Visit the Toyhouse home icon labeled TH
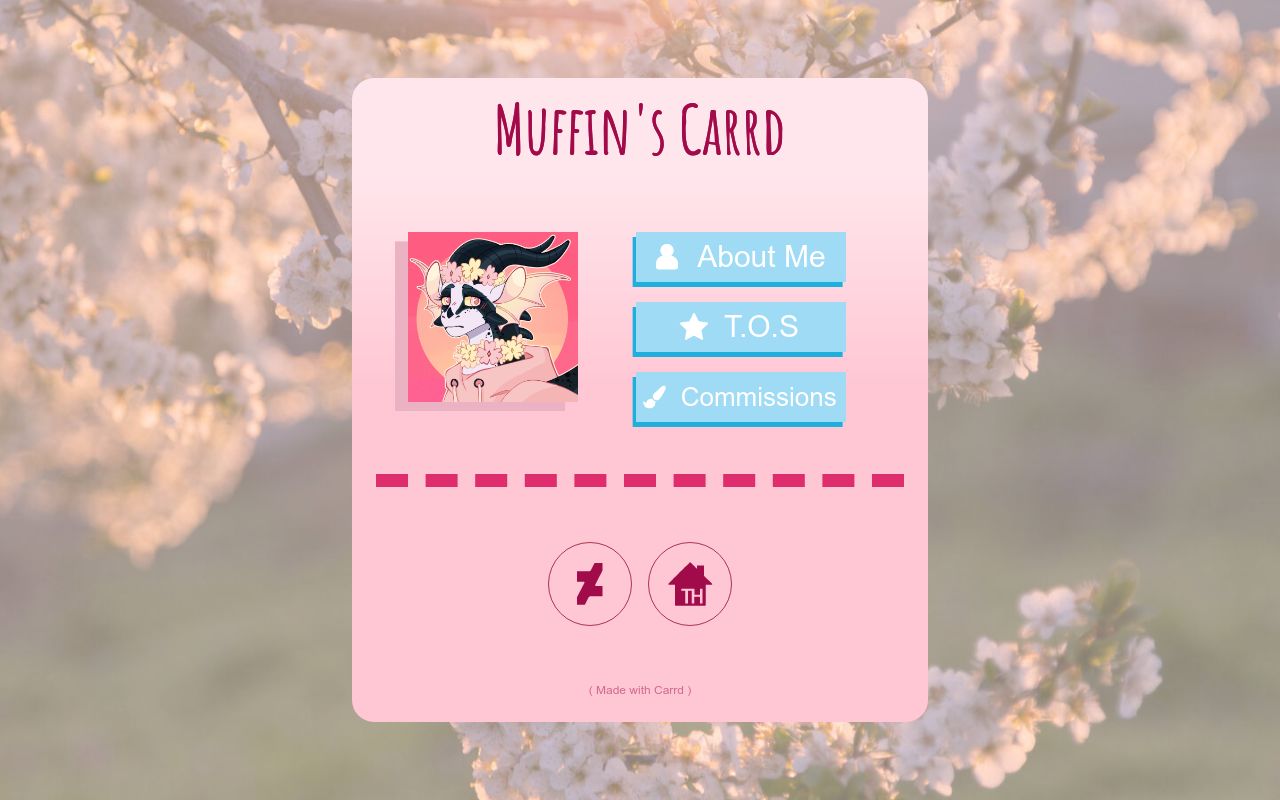This screenshot has height=800, width=1280. click(x=690, y=584)
